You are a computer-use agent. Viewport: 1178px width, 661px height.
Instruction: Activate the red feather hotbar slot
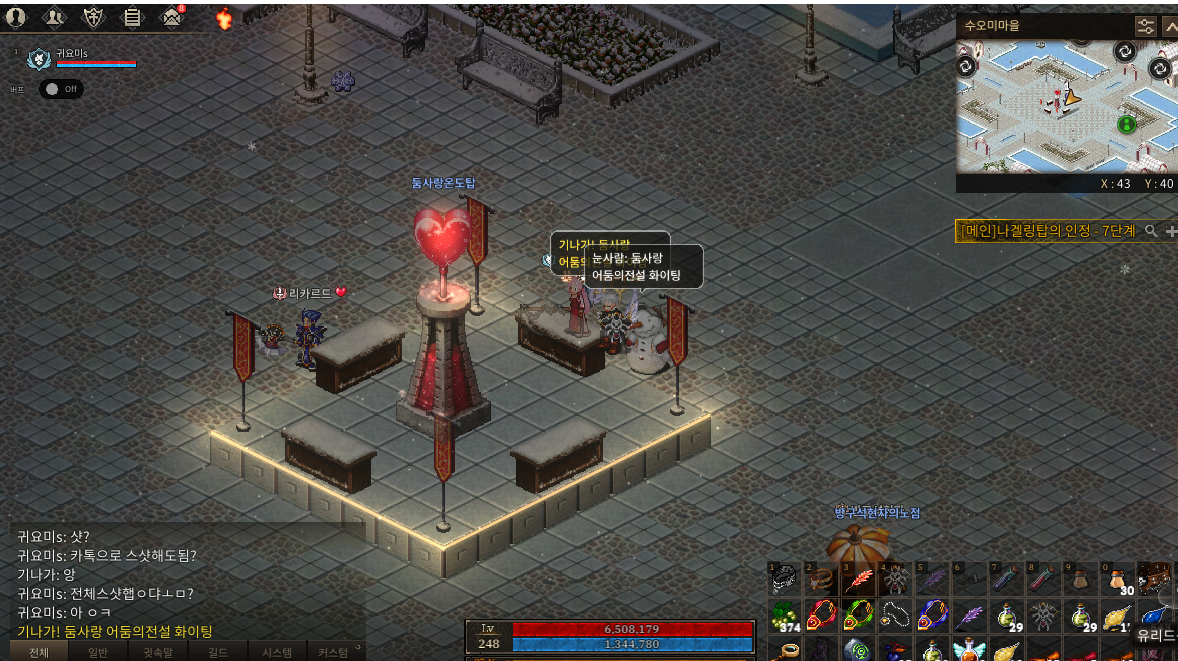point(858,580)
